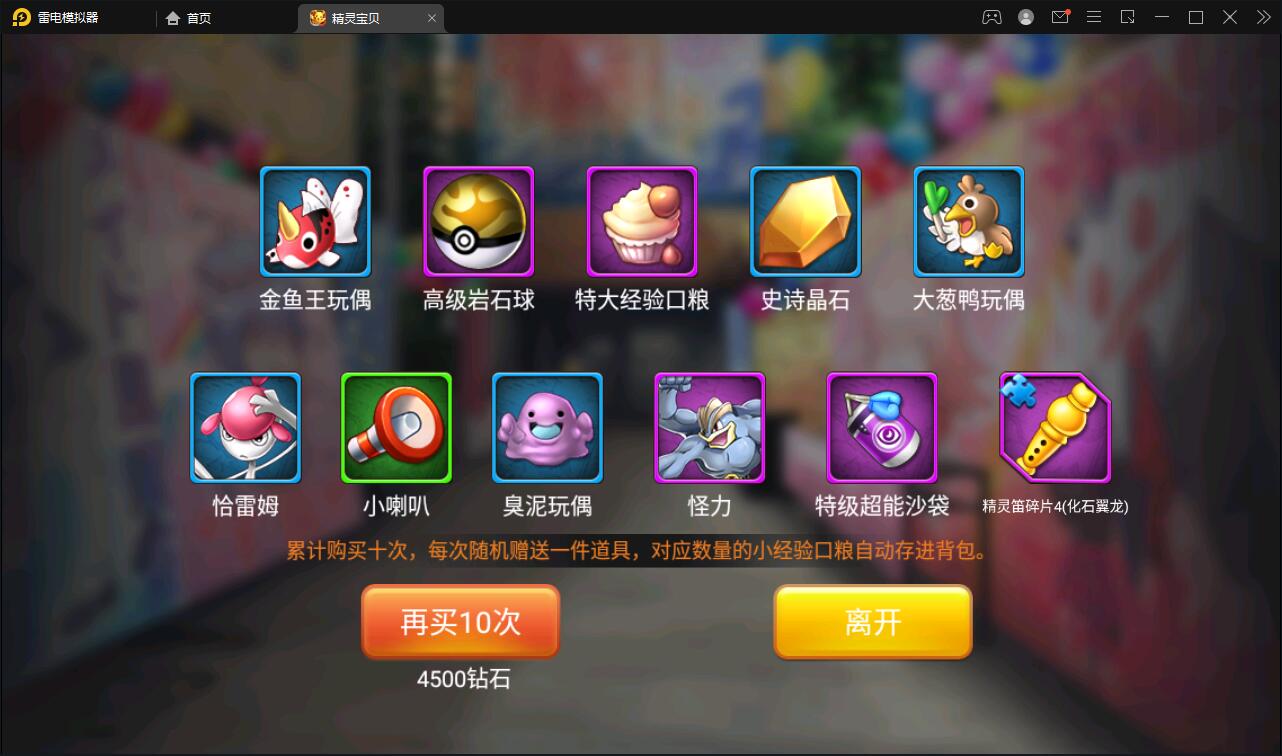Click the 高级岩石球 poke ball icon
This screenshot has width=1282, height=756.
click(478, 221)
